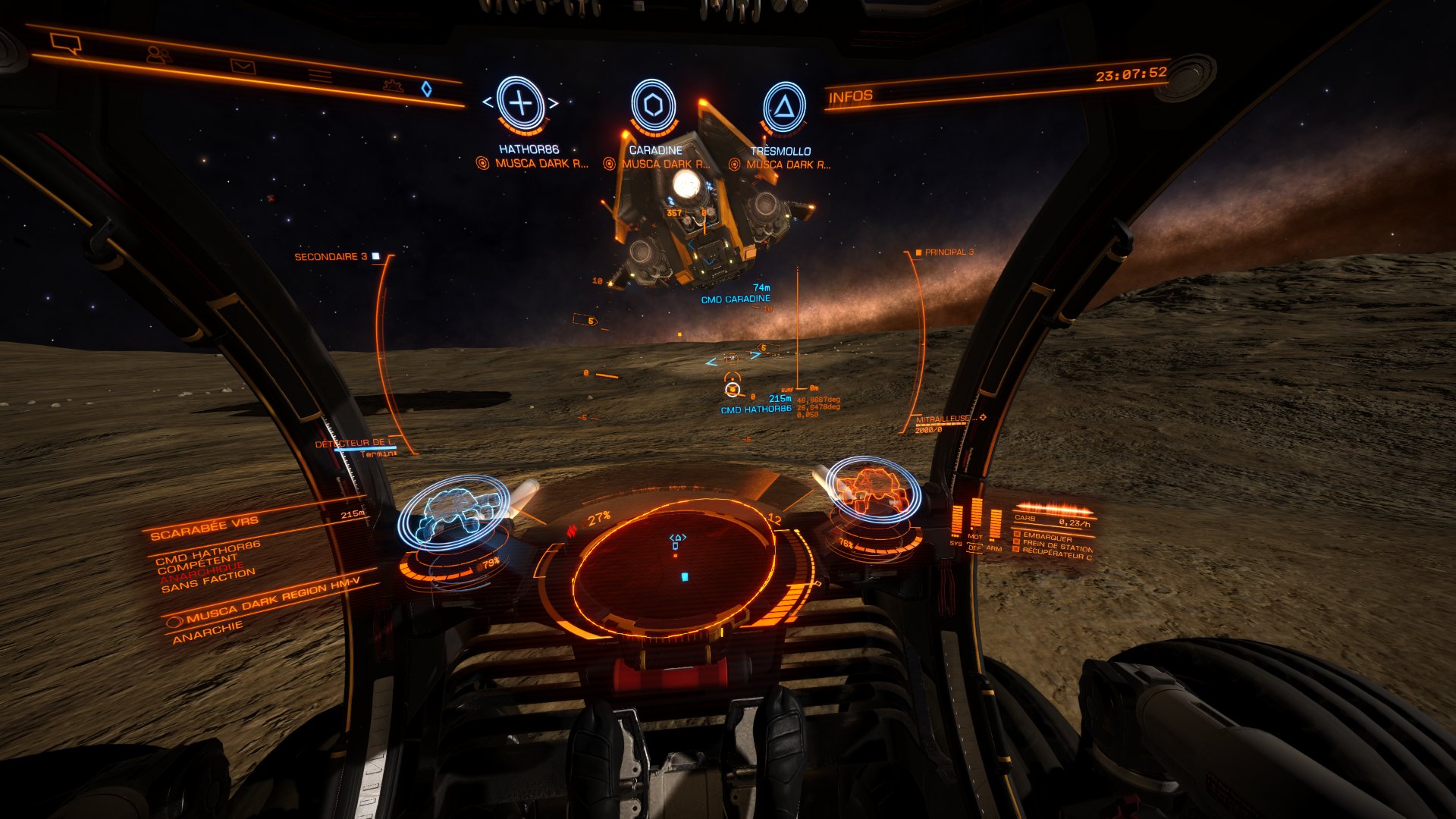Select wingmate TRESMOLLO triangle icon
This screenshot has width=1456, height=819.
(x=784, y=106)
